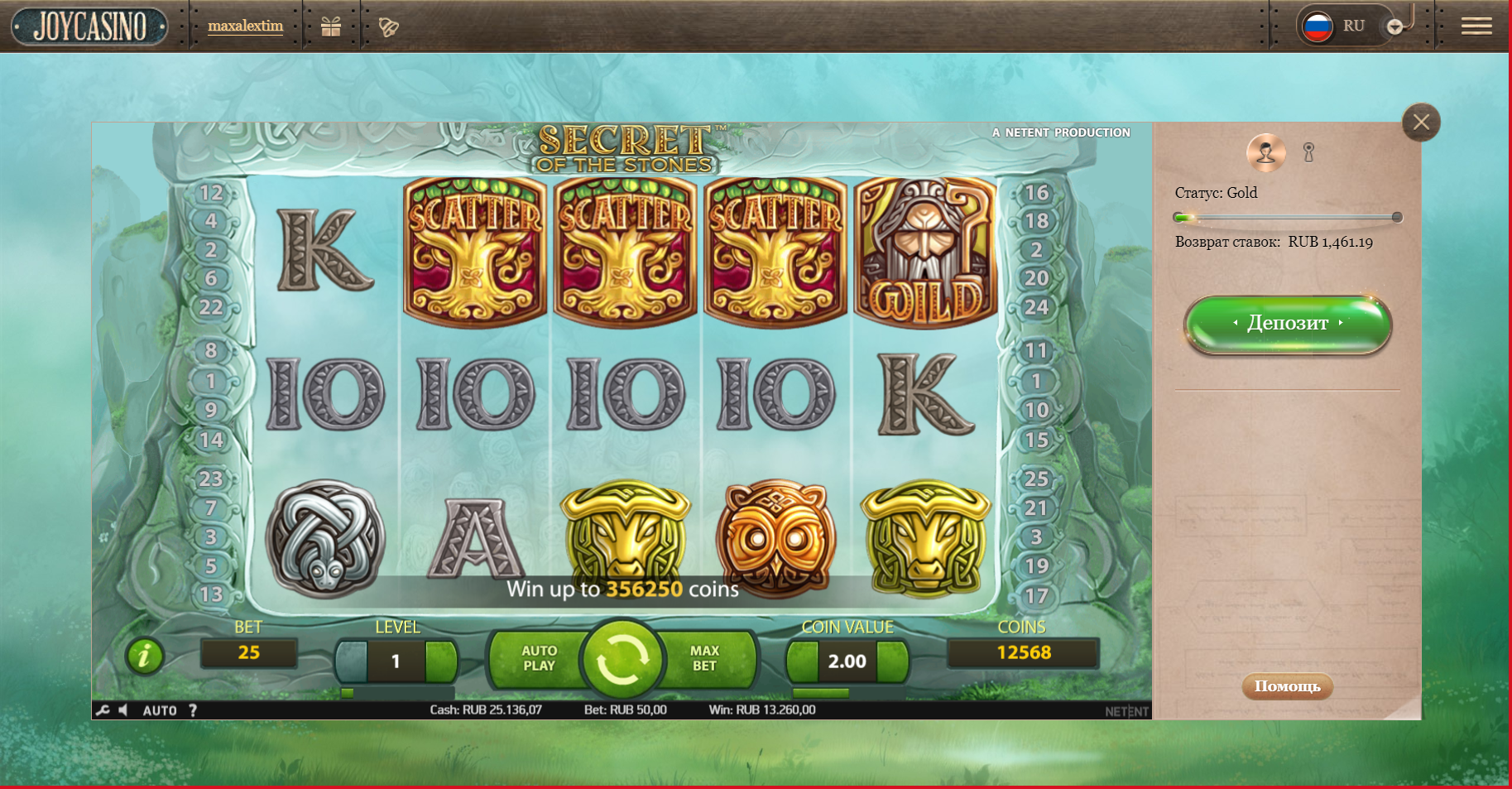This screenshot has height=789, width=1512.
Task: Open the maxalextim profile link
Action: pyautogui.click(x=245, y=26)
